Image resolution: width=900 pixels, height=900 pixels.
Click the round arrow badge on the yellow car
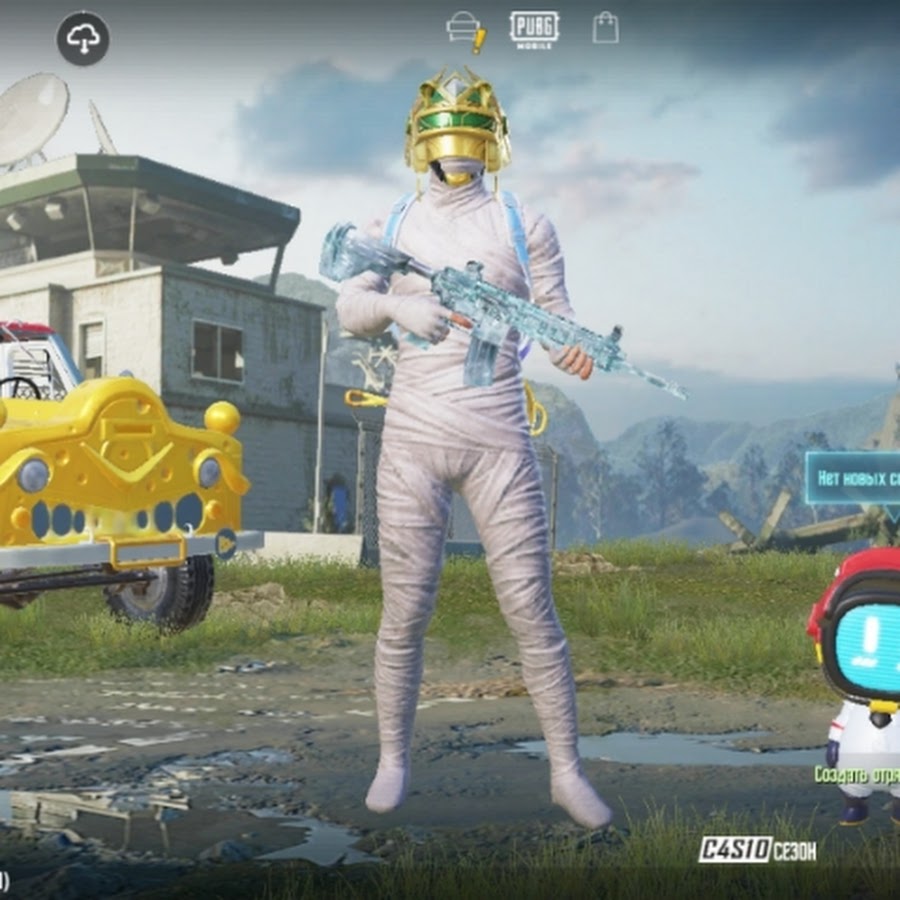pyautogui.click(x=226, y=543)
